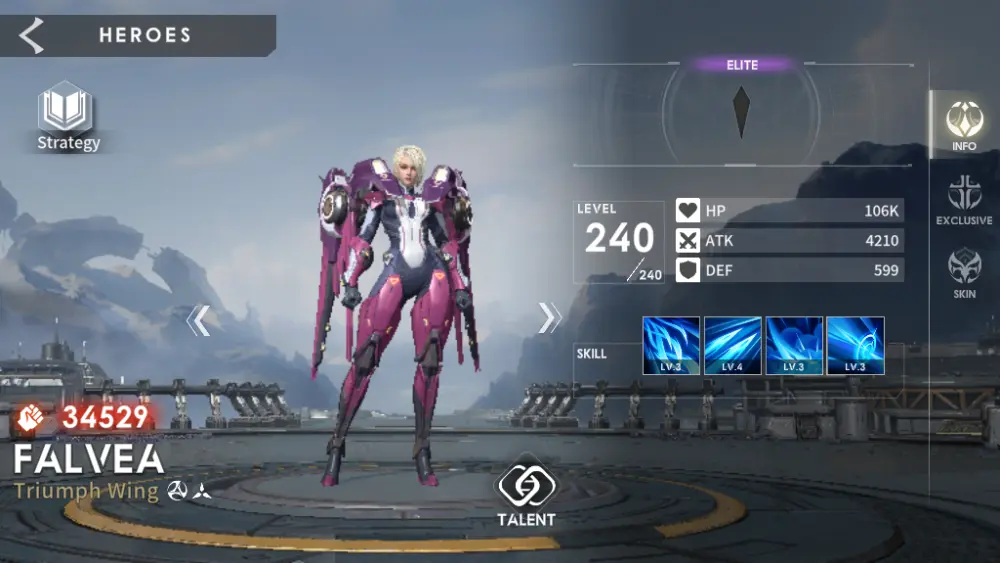Image resolution: width=1000 pixels, height=563 pixels.
Task: Open the Strategy guide book
Action: 67,115
